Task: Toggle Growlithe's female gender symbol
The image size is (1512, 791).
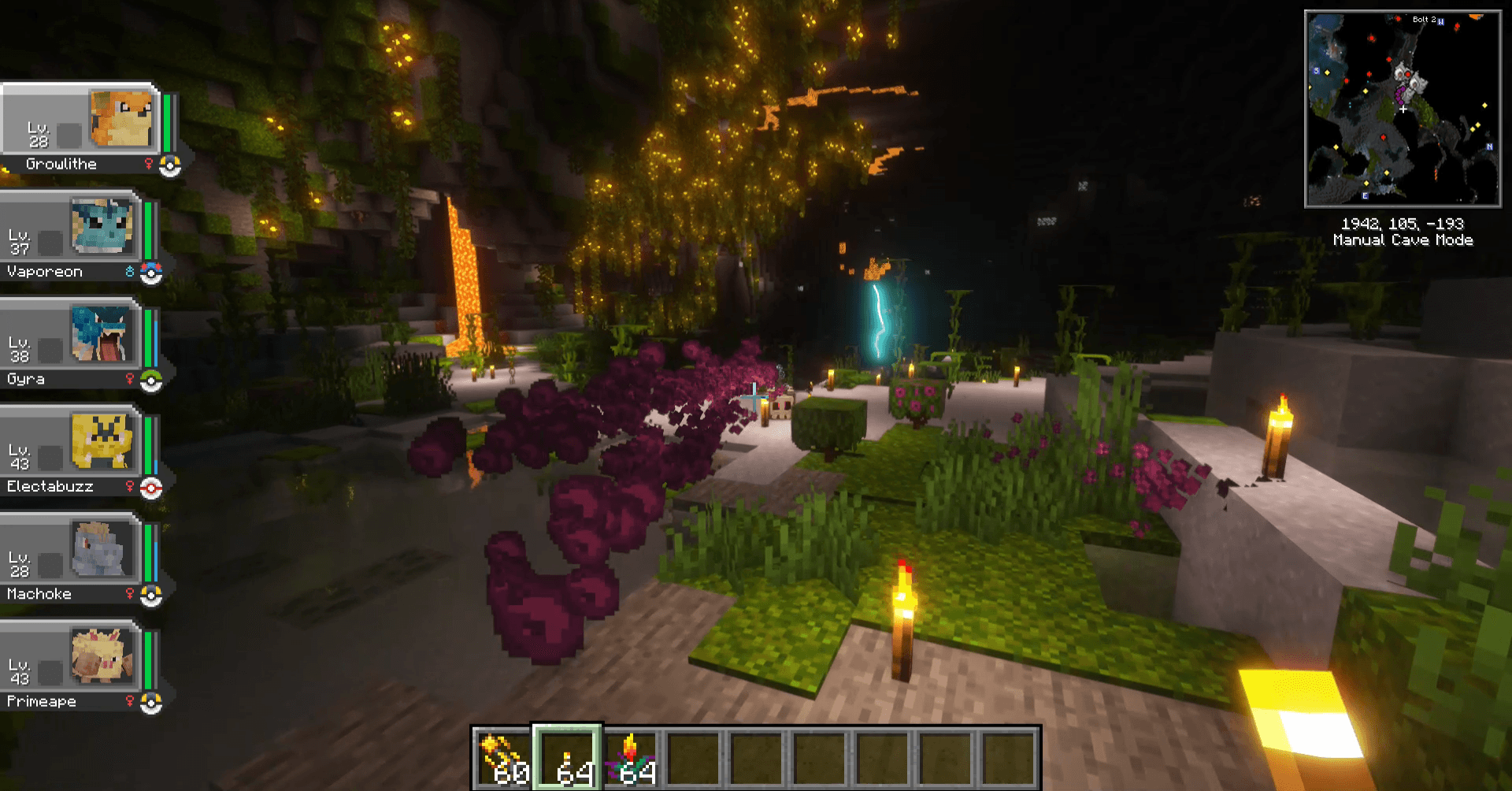Action: click(x=149, y=164)
